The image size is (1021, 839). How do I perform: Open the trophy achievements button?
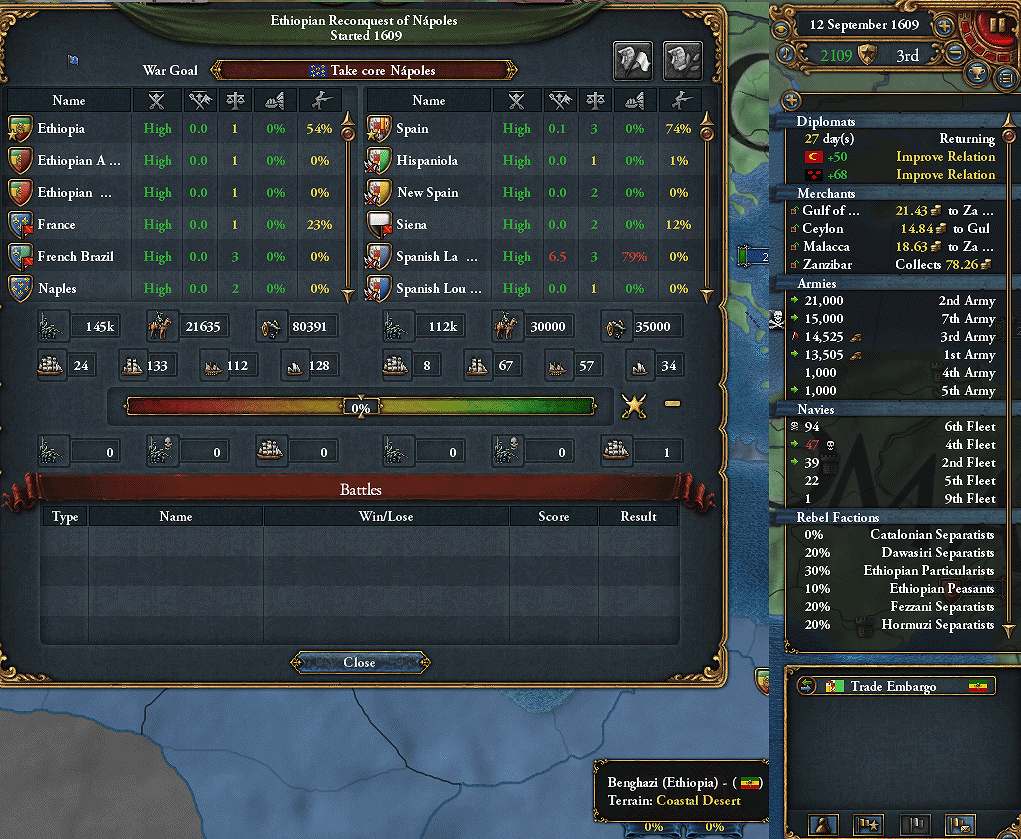(978, 75)
